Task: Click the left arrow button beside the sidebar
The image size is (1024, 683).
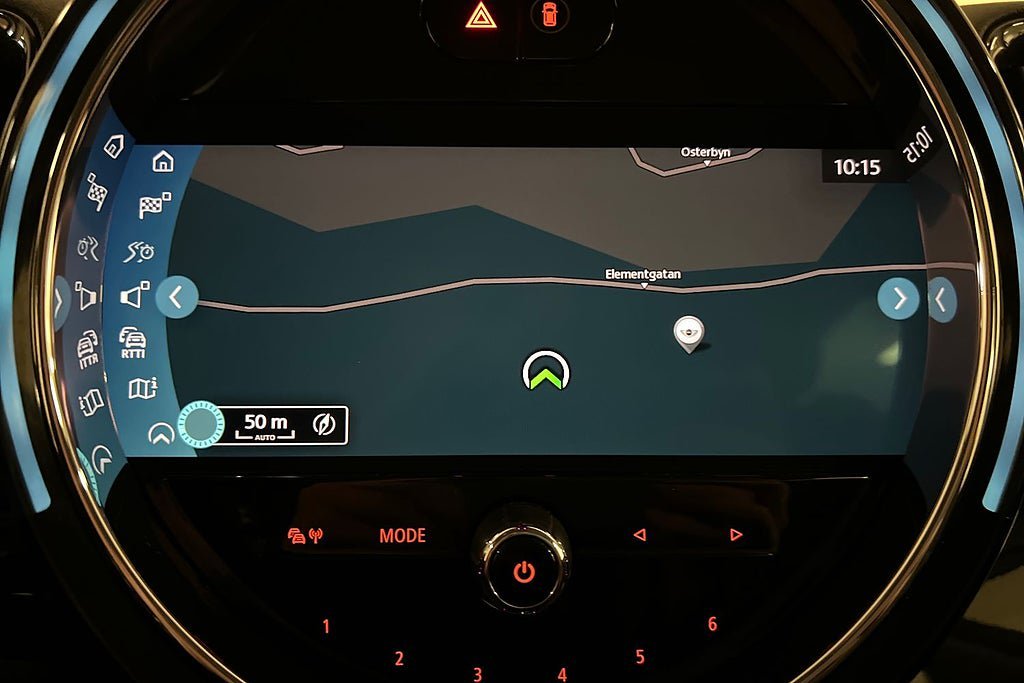Action: coord(177,297)
